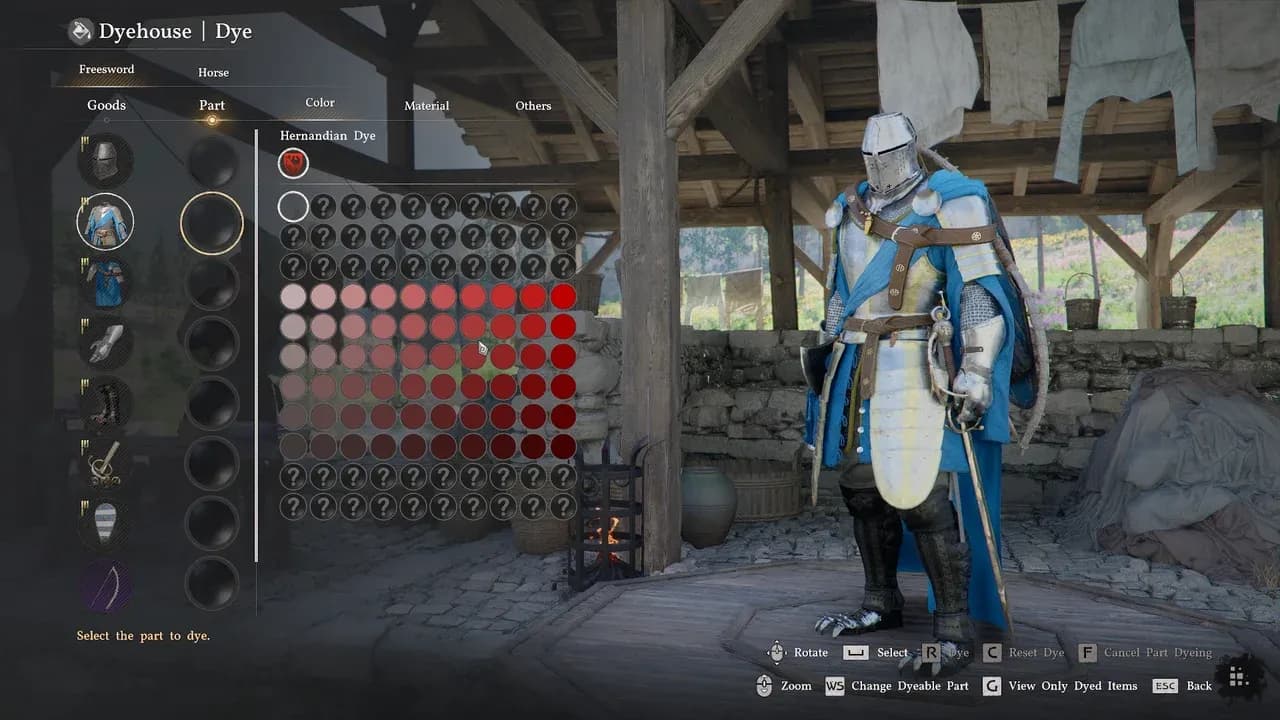1280x720 pixels.
Task: Select the gauntlets from the goods column
Action: (x=105, y=342)
